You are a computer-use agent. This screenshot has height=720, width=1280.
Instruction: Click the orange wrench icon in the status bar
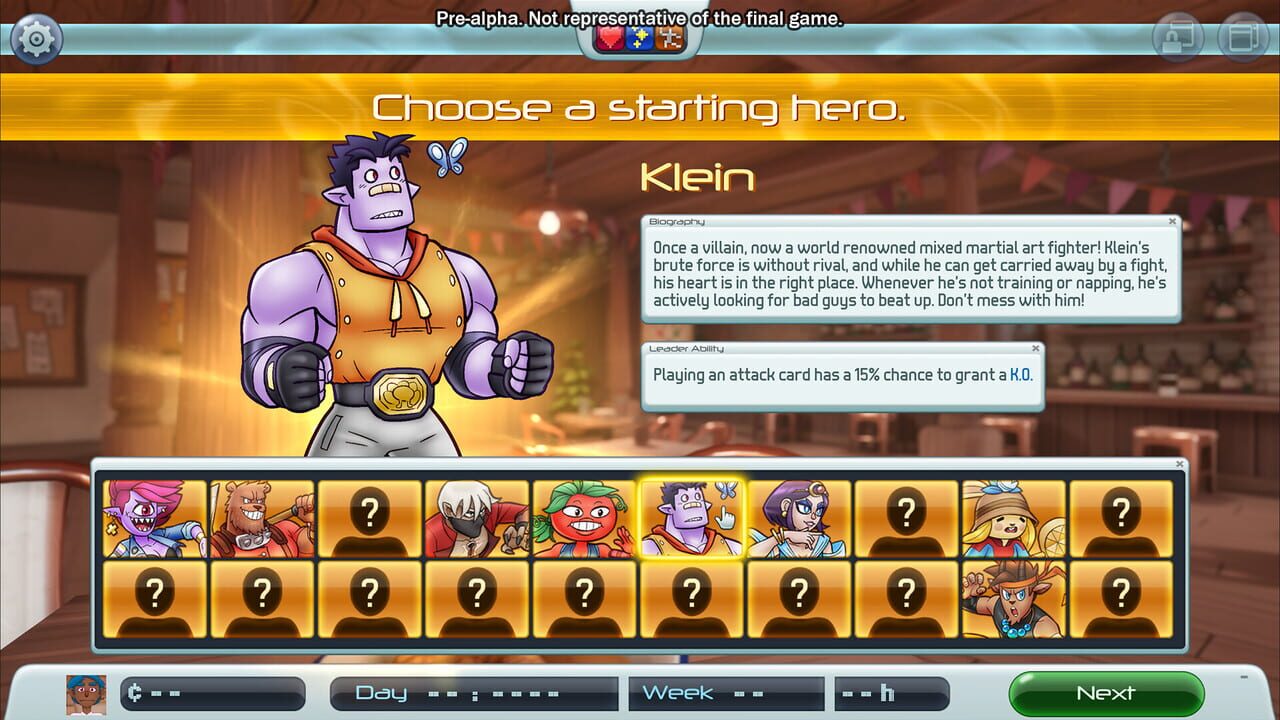coord(668,36)
